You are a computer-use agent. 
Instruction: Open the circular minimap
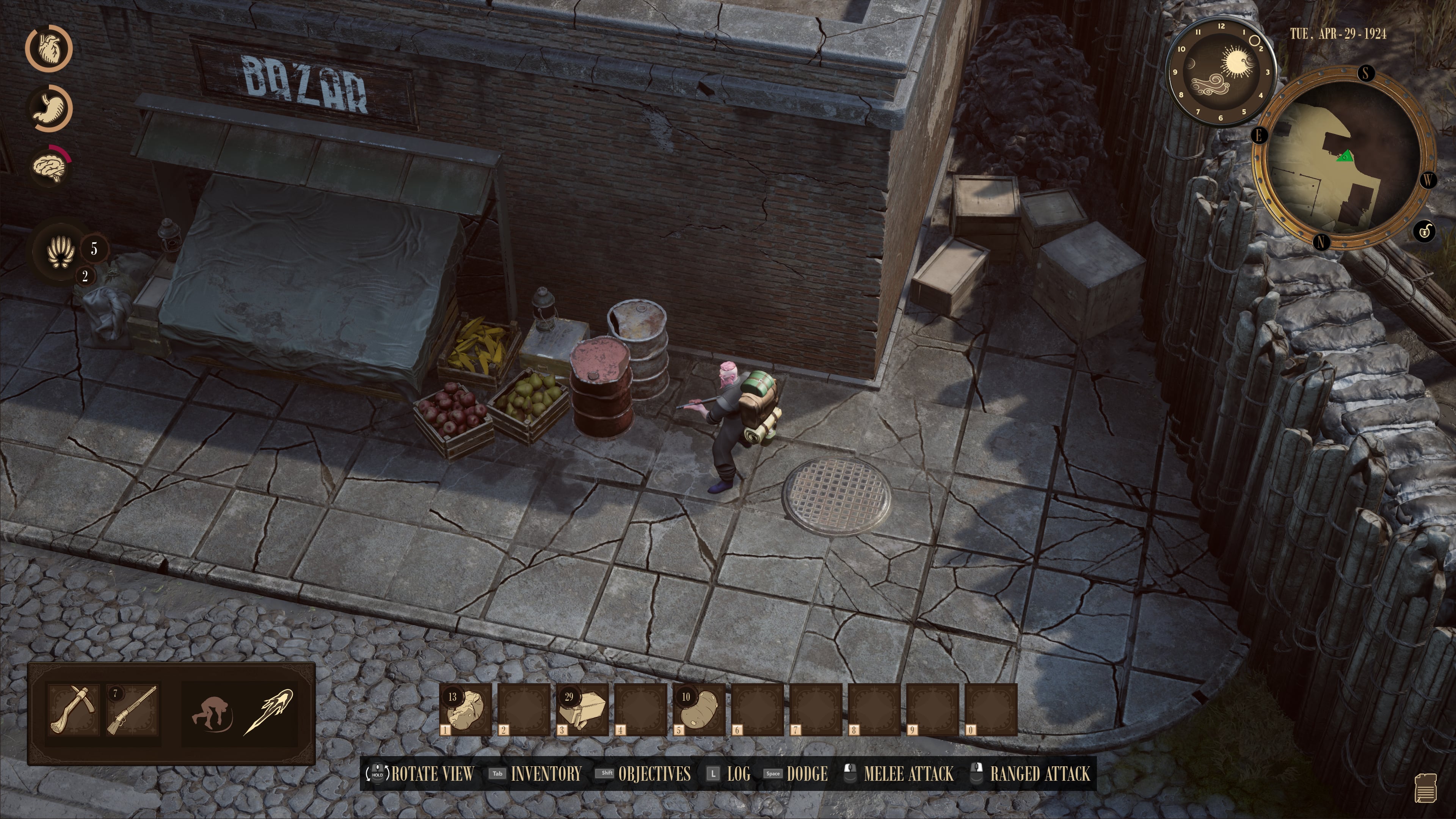1343,159
